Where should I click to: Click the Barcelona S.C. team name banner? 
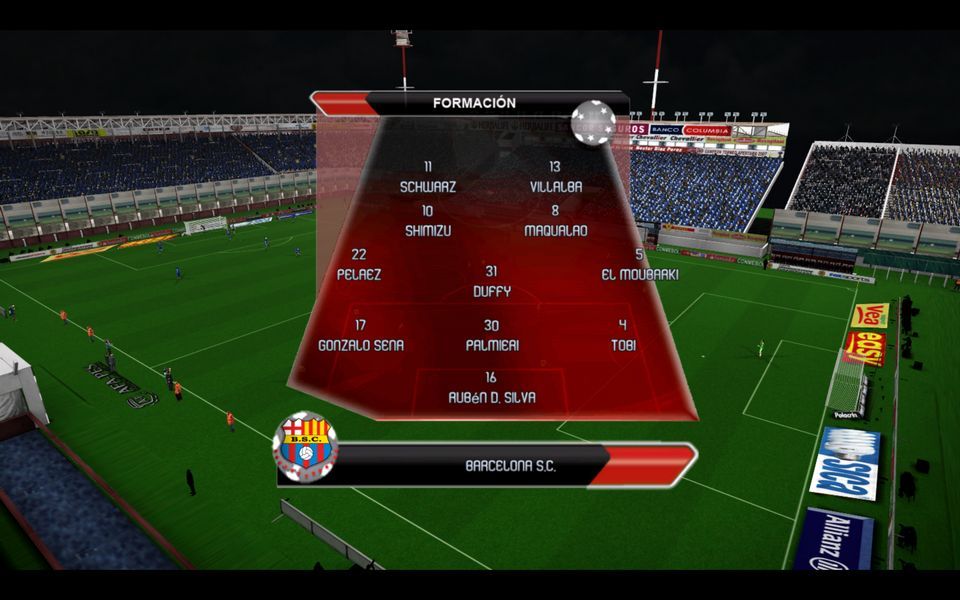(x=510, y=466)
